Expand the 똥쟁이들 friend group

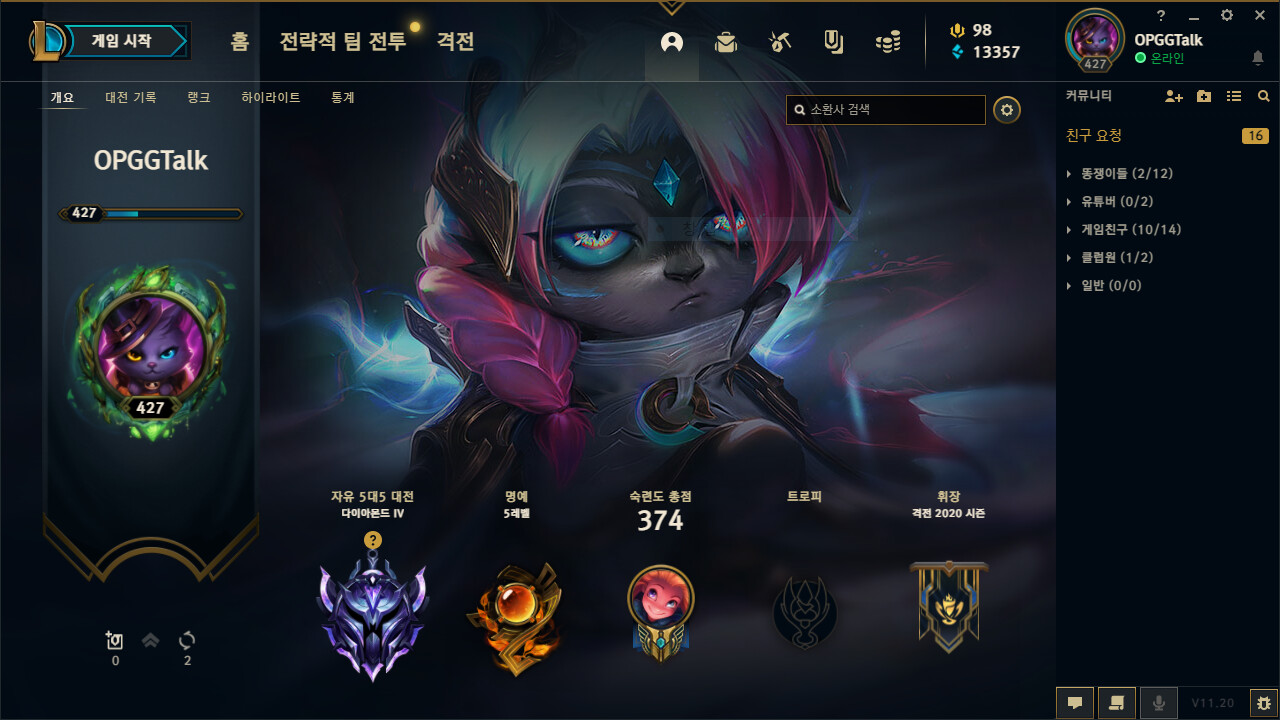click(x=1126, y=174)
